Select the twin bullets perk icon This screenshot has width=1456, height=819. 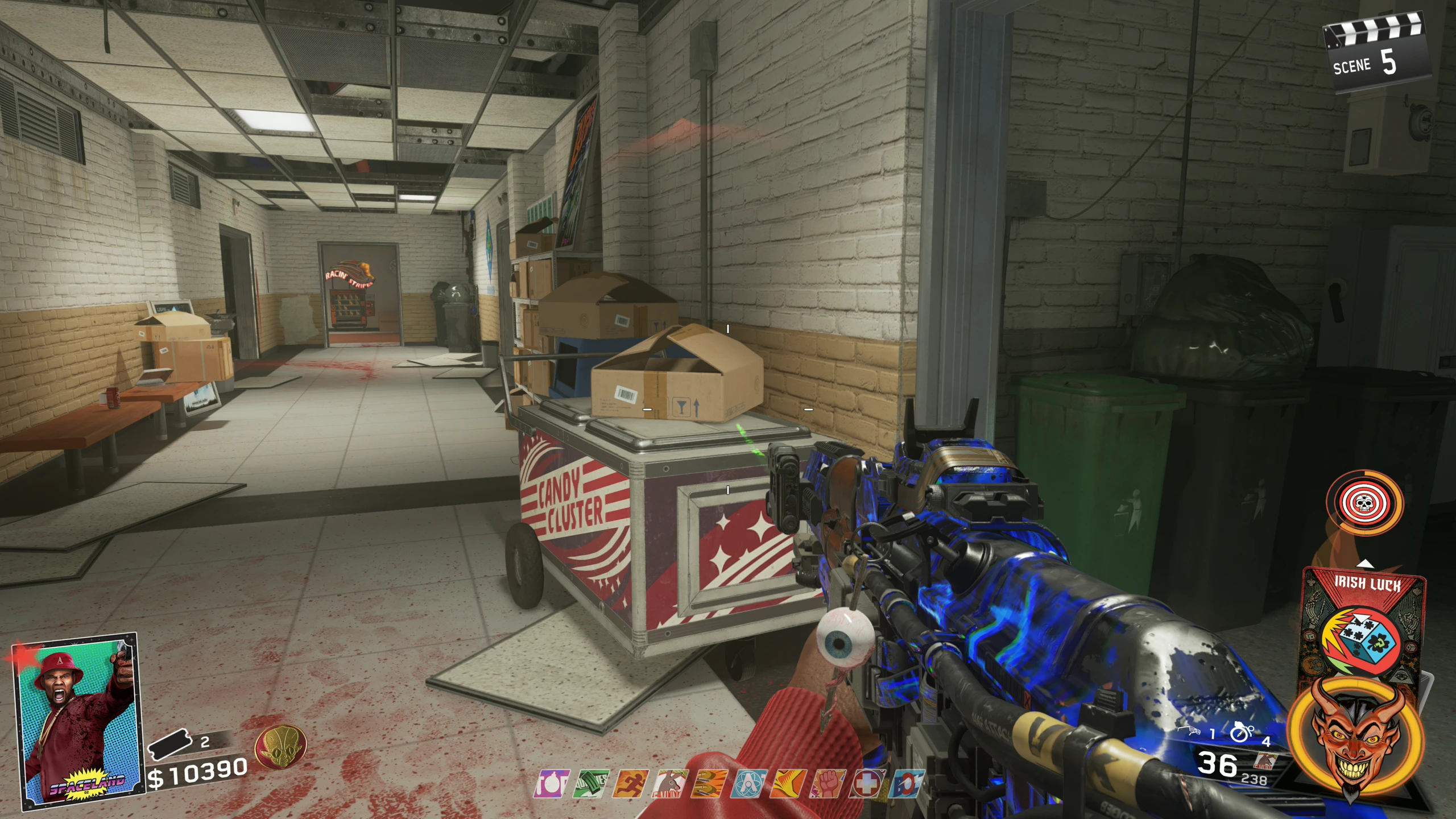(x=710, y=784)
